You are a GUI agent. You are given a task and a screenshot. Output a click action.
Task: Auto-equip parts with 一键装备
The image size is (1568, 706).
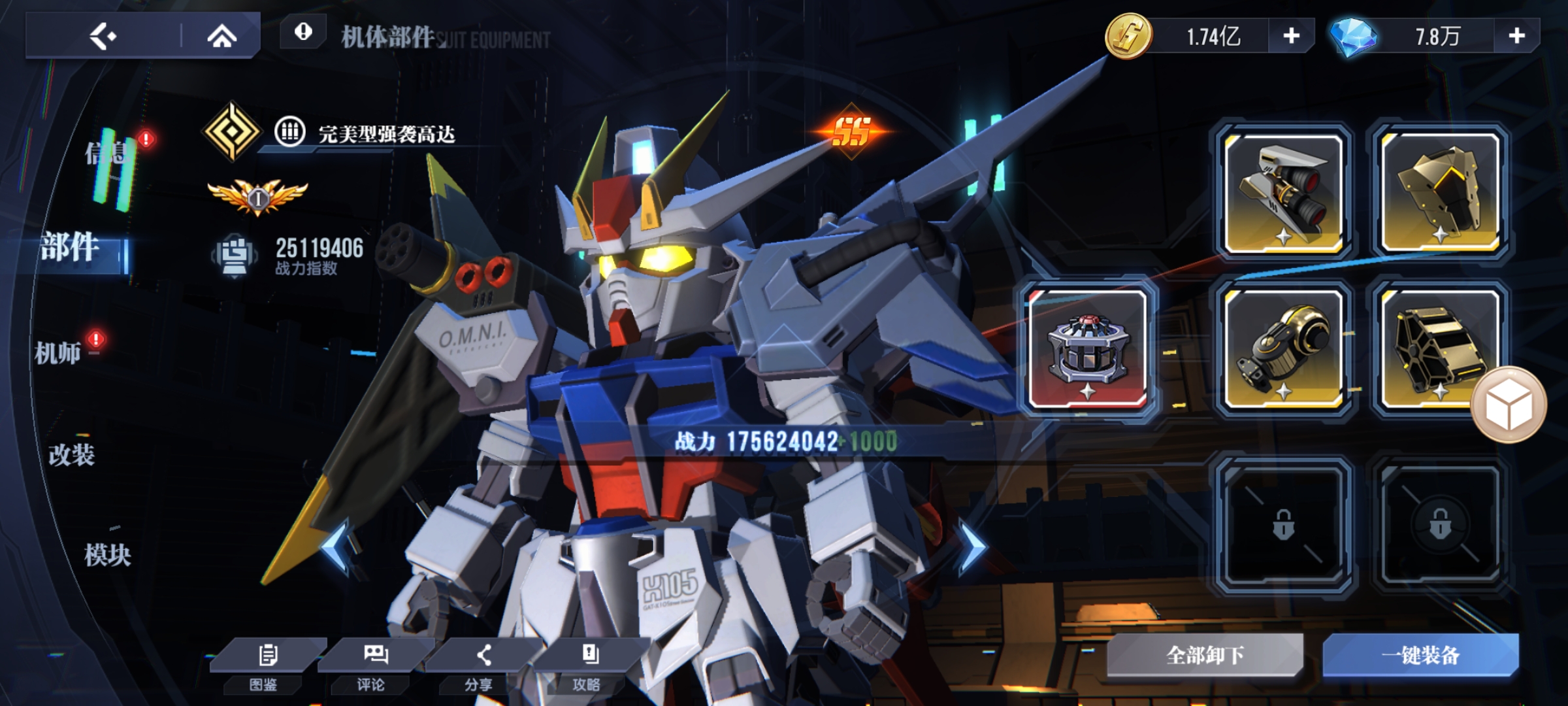[1421, 655]
